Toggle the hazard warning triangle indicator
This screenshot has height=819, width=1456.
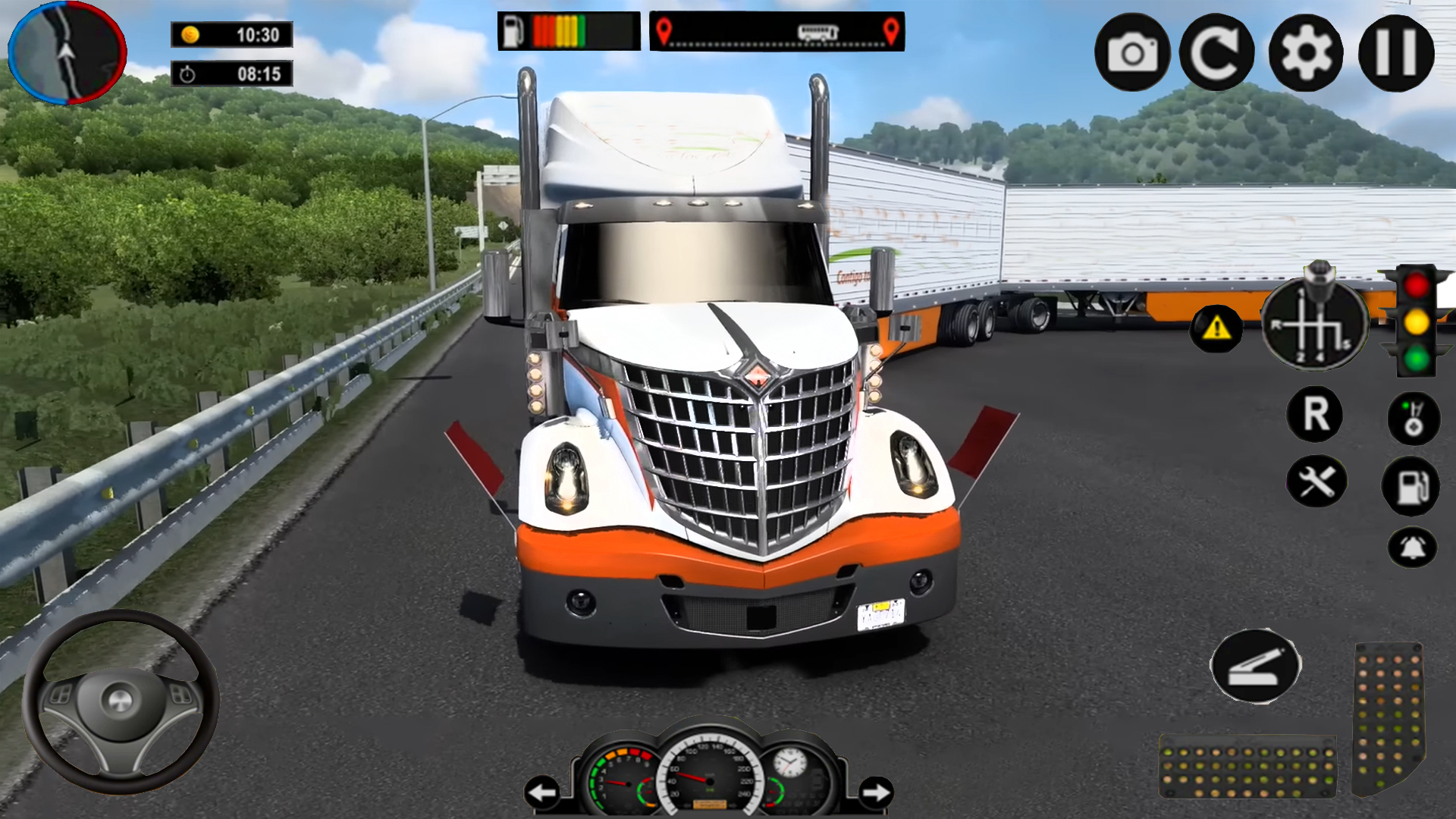[1218, 328]
